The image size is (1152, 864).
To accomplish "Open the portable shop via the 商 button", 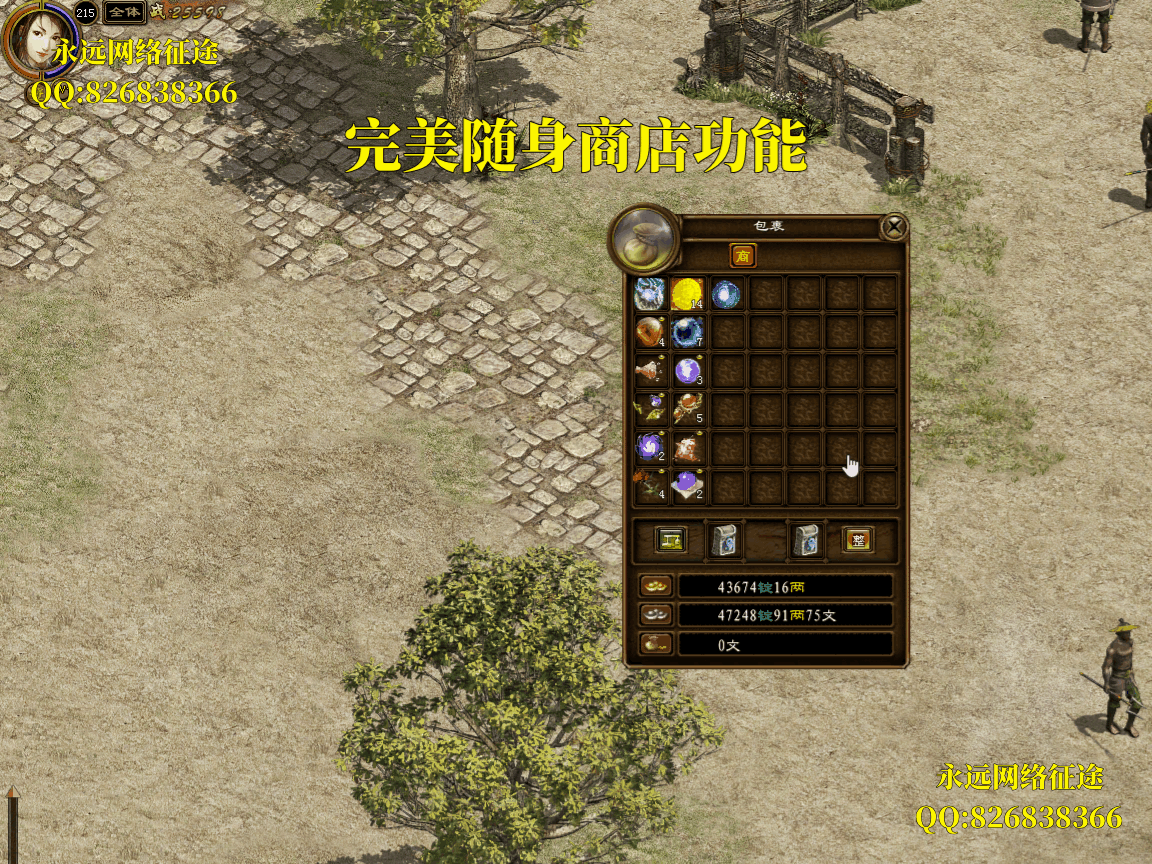I will [743, 256].
